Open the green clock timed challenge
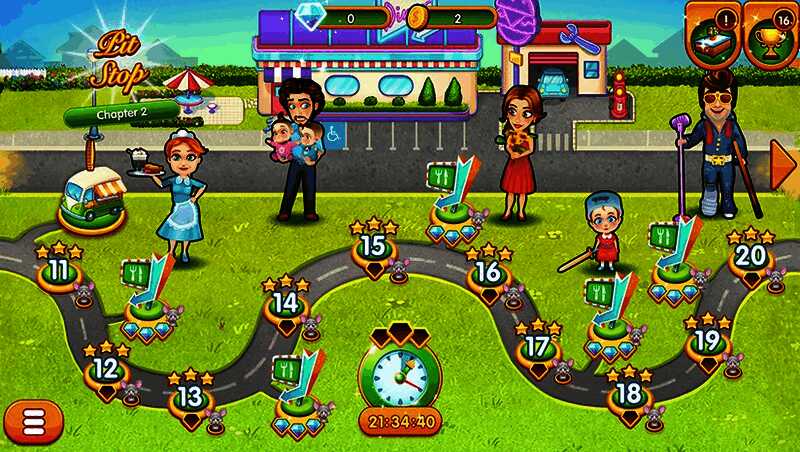This screenshot has width=800, height=452. 400,379
